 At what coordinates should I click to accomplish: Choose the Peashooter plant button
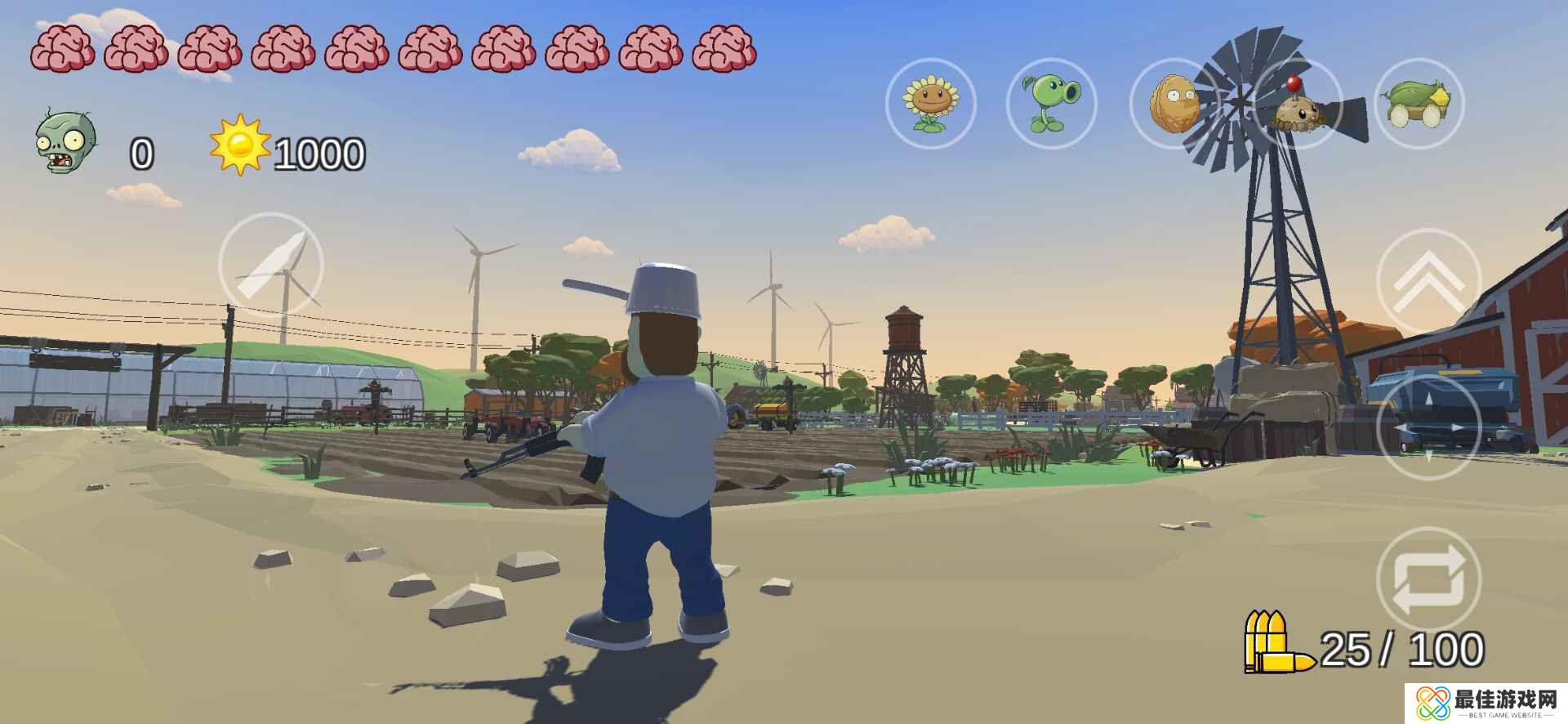pyautogui.click(x=1052, y=104)
